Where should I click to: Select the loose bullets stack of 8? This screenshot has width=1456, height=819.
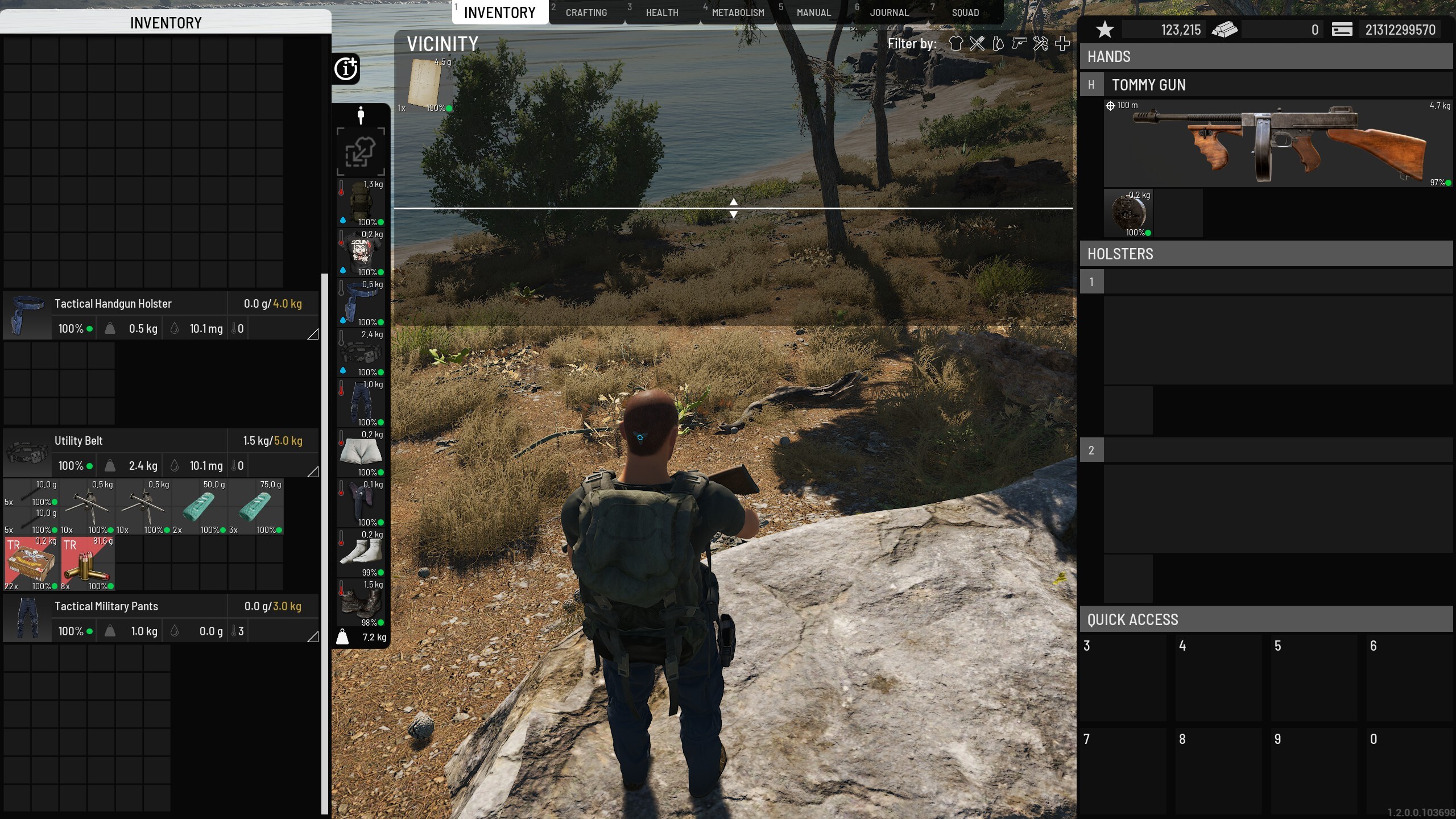coord(88,563)
